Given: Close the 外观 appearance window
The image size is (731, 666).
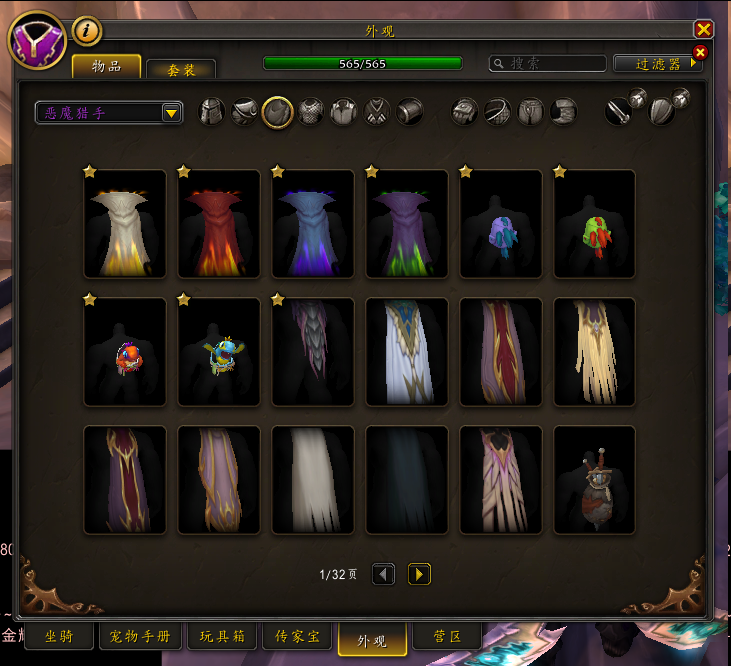Looking at the screenshot, I should pyautogui.click(x=704, y=30).
